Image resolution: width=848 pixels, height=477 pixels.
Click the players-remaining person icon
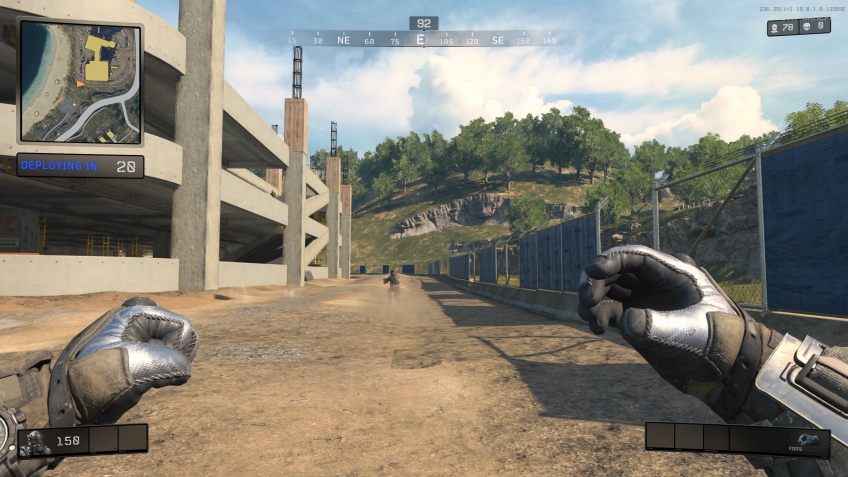tap(776, 27)
